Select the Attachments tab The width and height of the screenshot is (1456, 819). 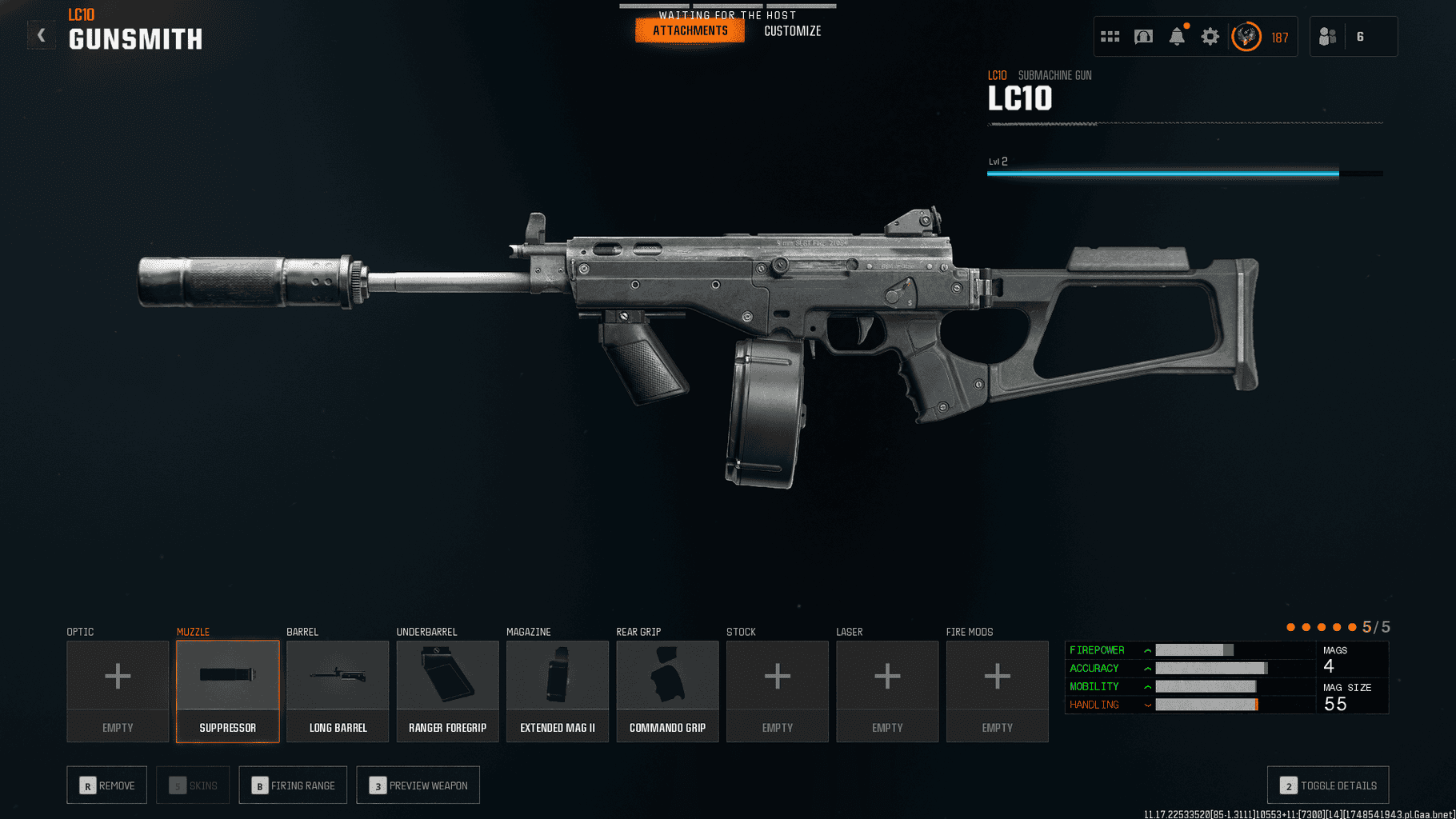coord(690,31)
